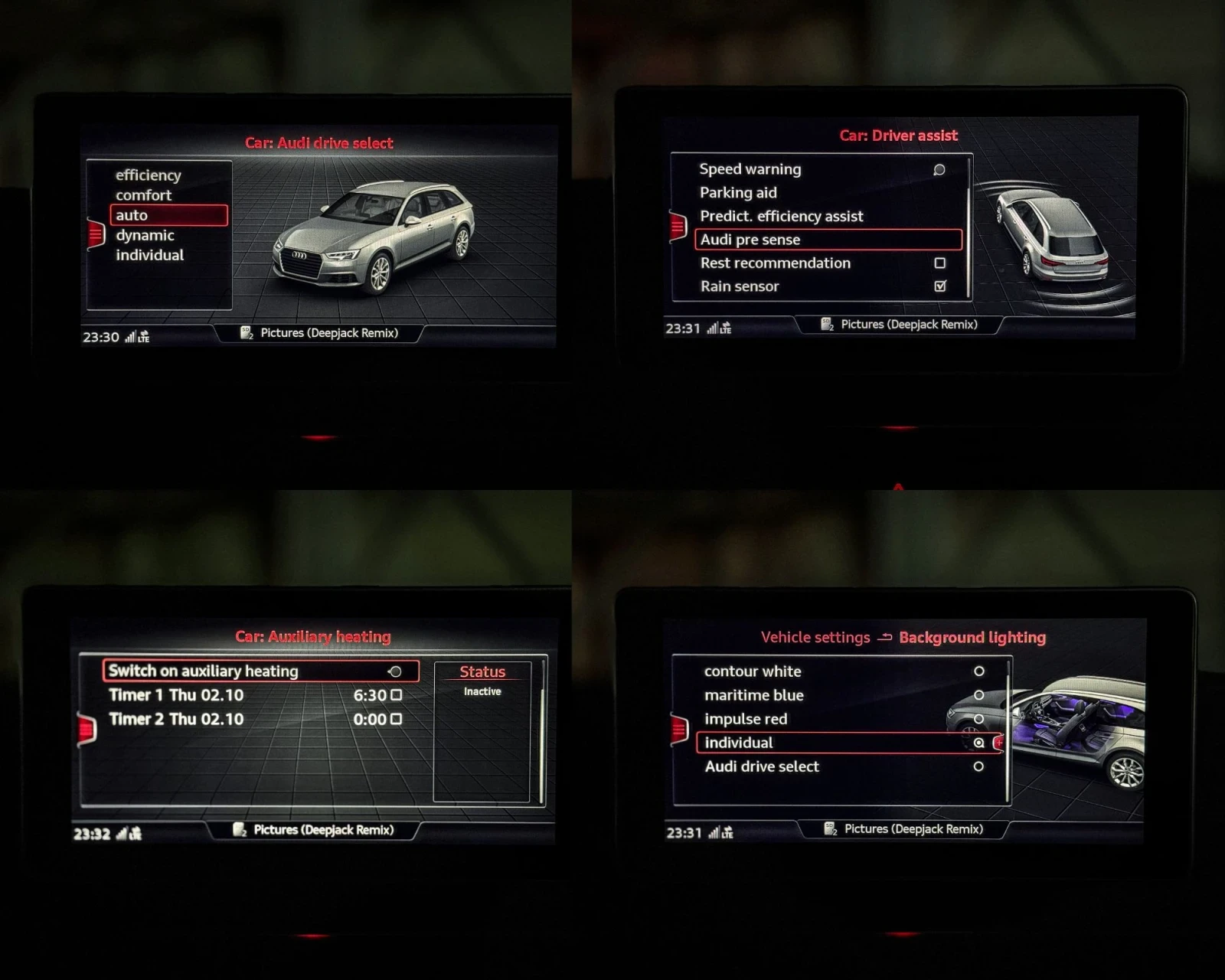The height and width of the screenshot is (980, 1225).
Task: Select the efficiency drive mode
Action: [x=149, y=175]
